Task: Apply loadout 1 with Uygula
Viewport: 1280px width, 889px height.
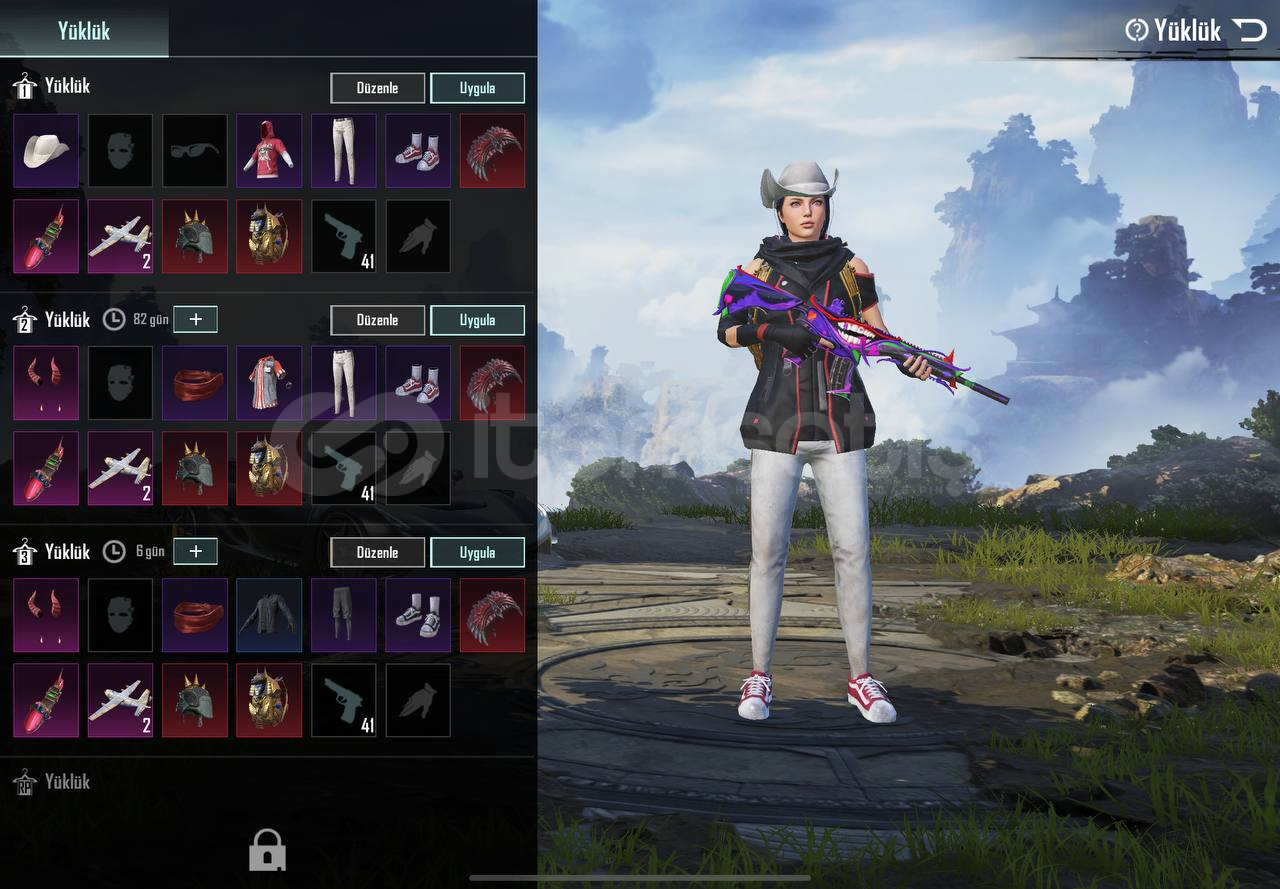Action: click(x=477, y=88)
